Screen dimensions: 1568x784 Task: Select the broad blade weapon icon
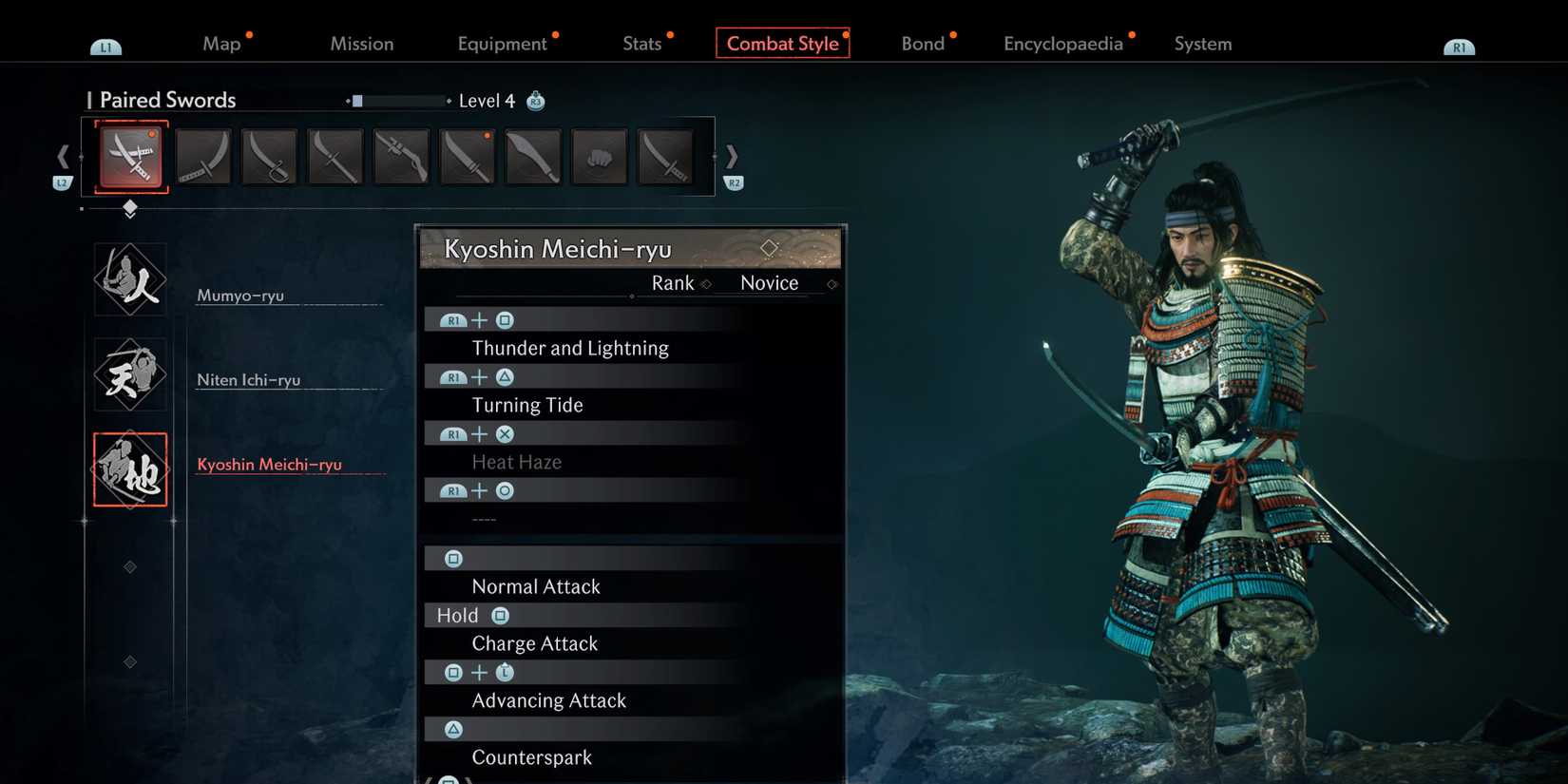click(x=532, y=156)
